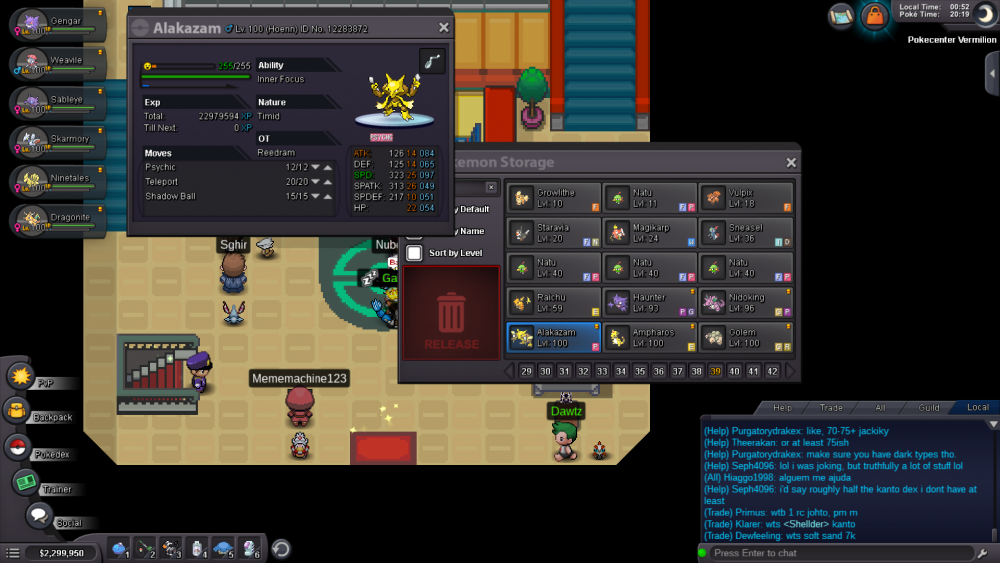The width and height of the screenshot is (1000, 563).
Task: Open storage box 29
Action: pyautogui.click(x=527, y=371)
